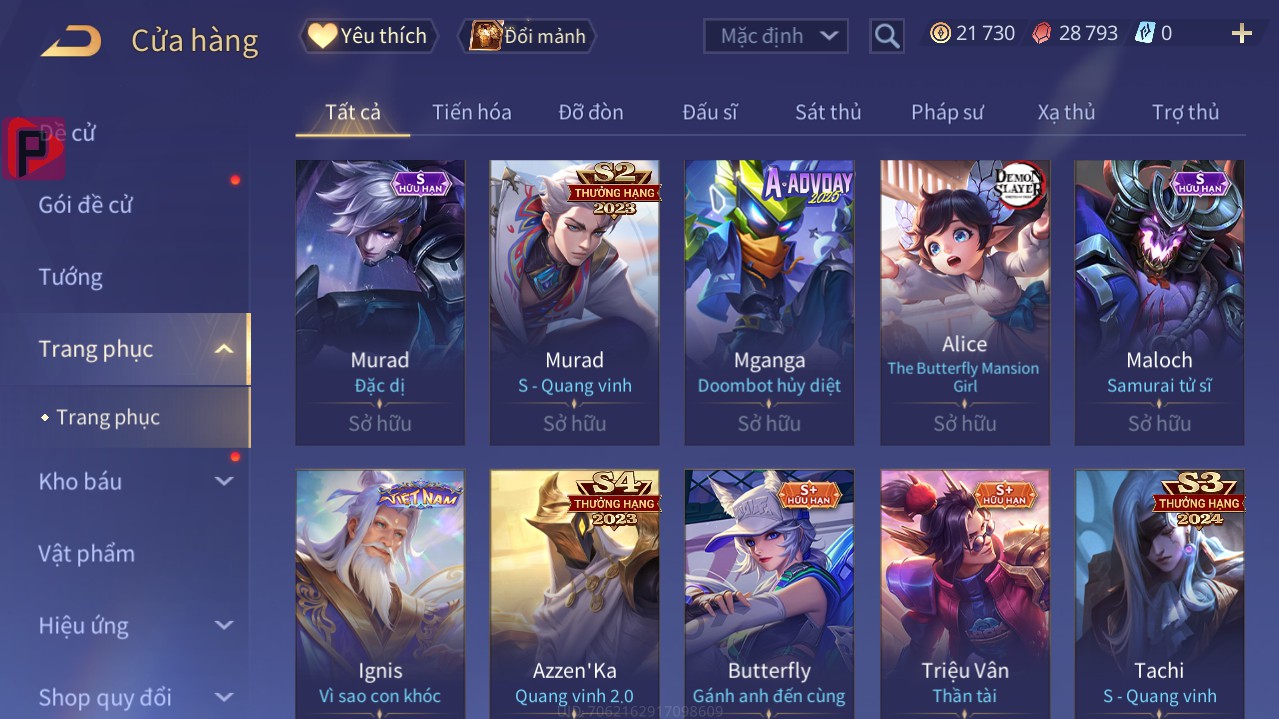Switch to the Trợ thủ tab
This screenshot has height=719, width=1279.
(x=1185, y=112)
